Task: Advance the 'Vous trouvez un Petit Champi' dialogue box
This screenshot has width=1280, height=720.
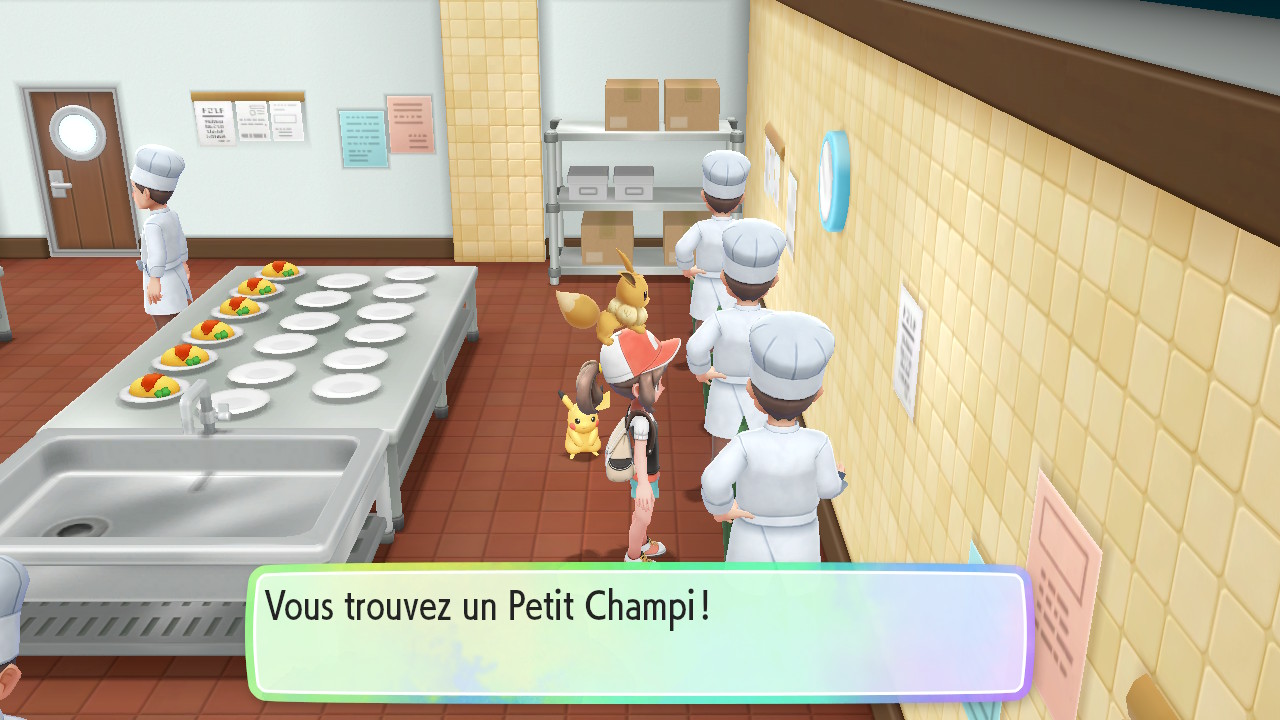Action: click(x=640, y=632)
